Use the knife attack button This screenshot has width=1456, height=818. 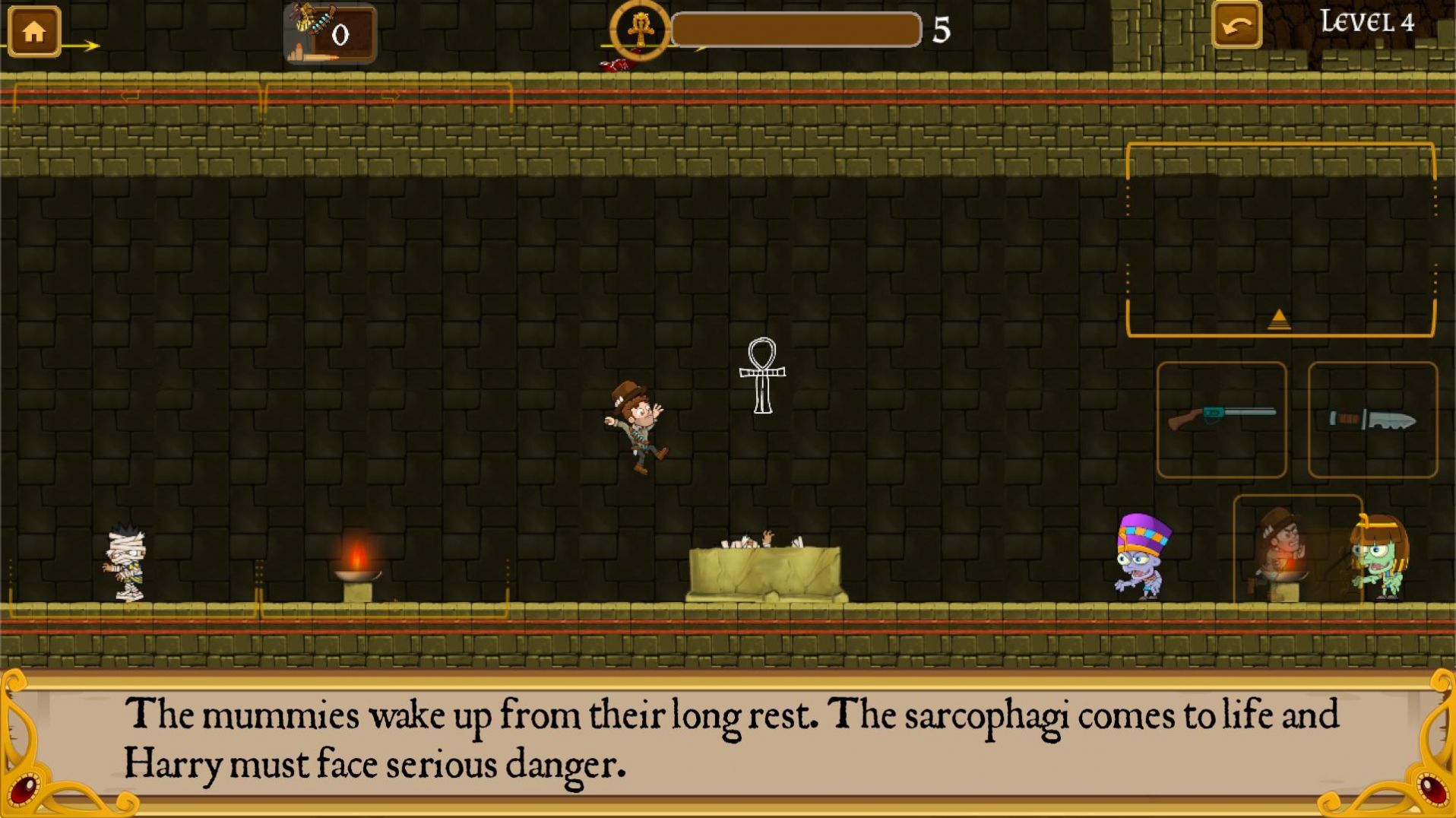(1372, 420)
